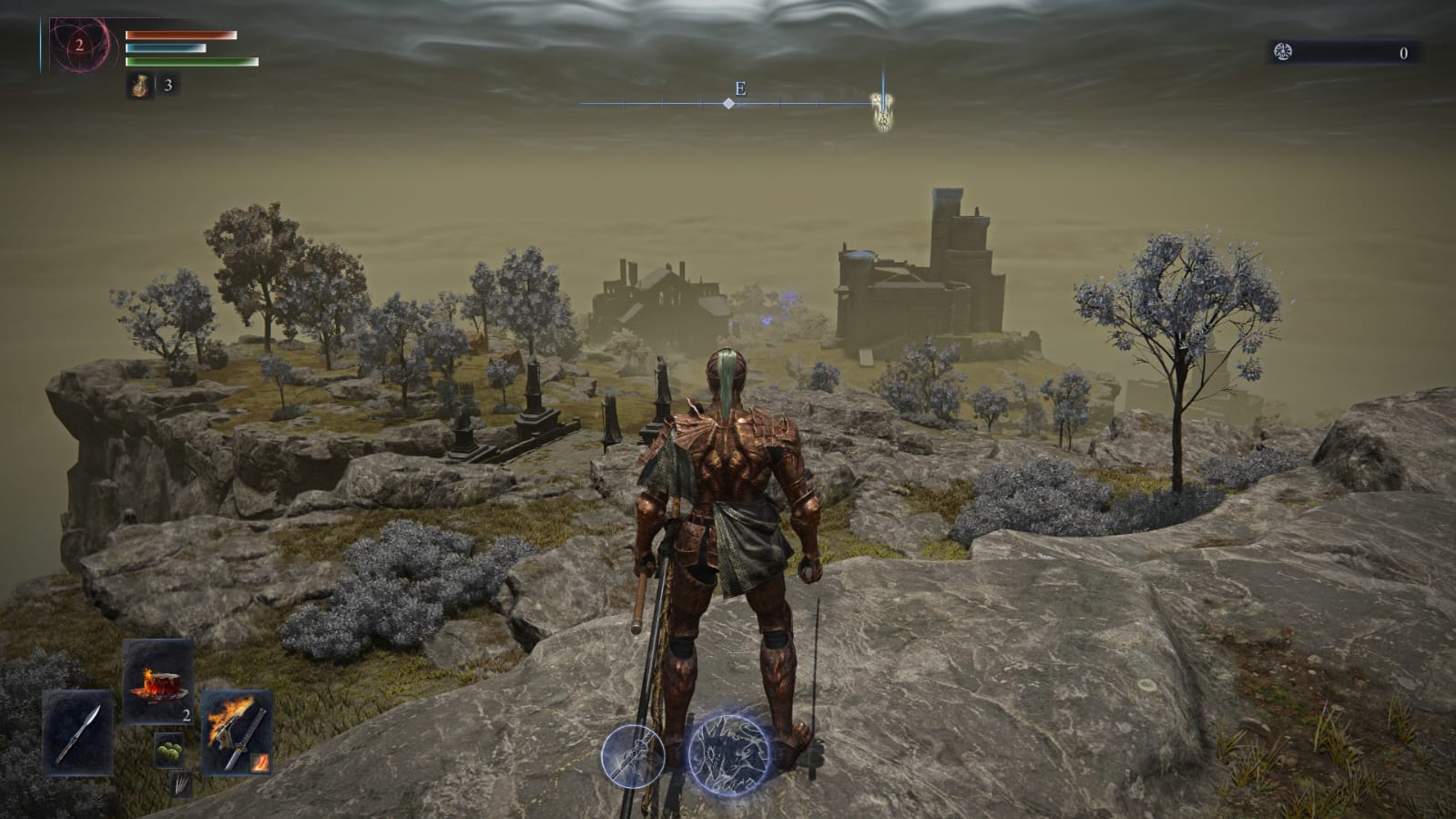Activate the sword character skill

(632, 755)
